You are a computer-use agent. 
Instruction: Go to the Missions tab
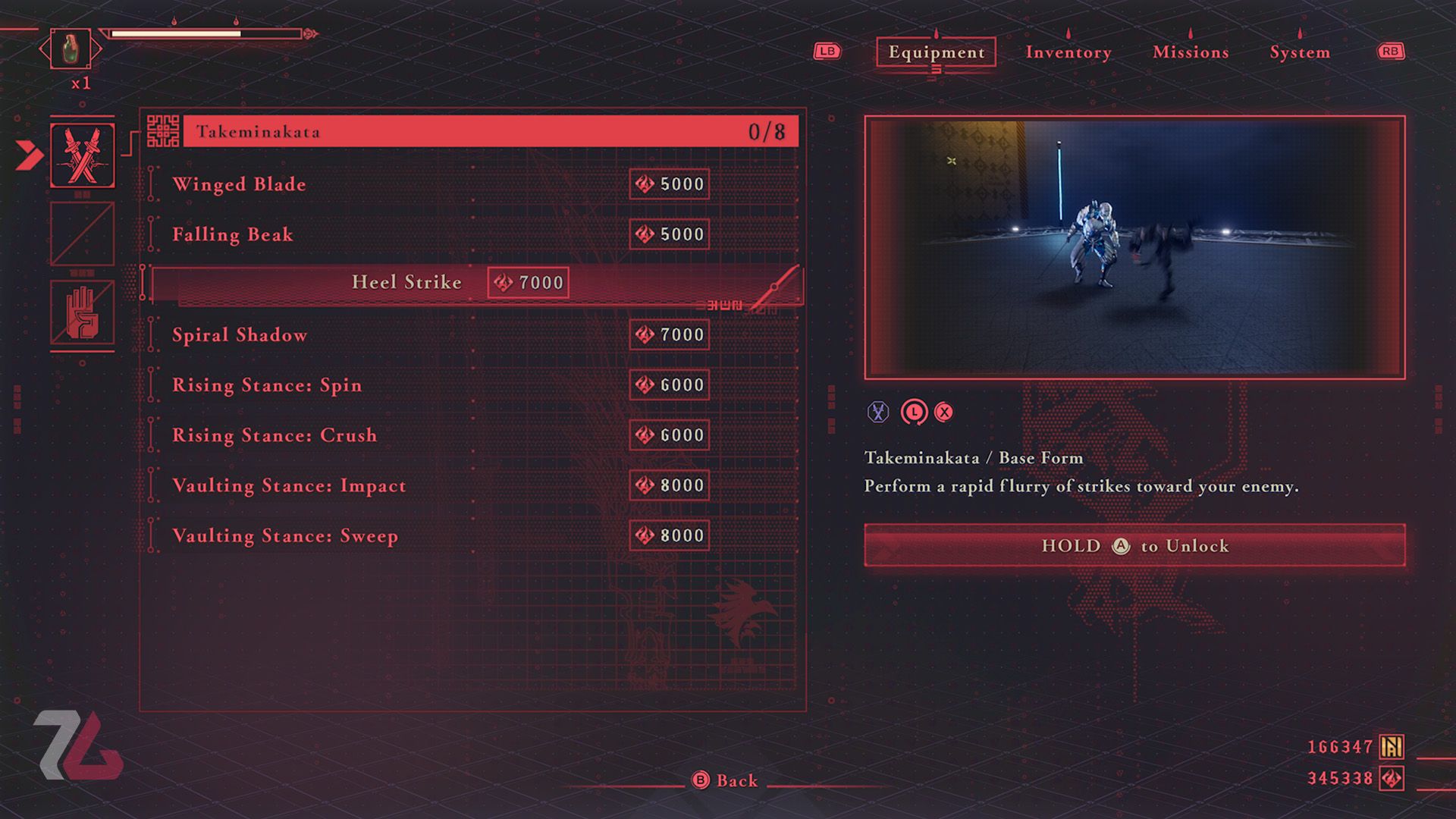click(1190, 52)
